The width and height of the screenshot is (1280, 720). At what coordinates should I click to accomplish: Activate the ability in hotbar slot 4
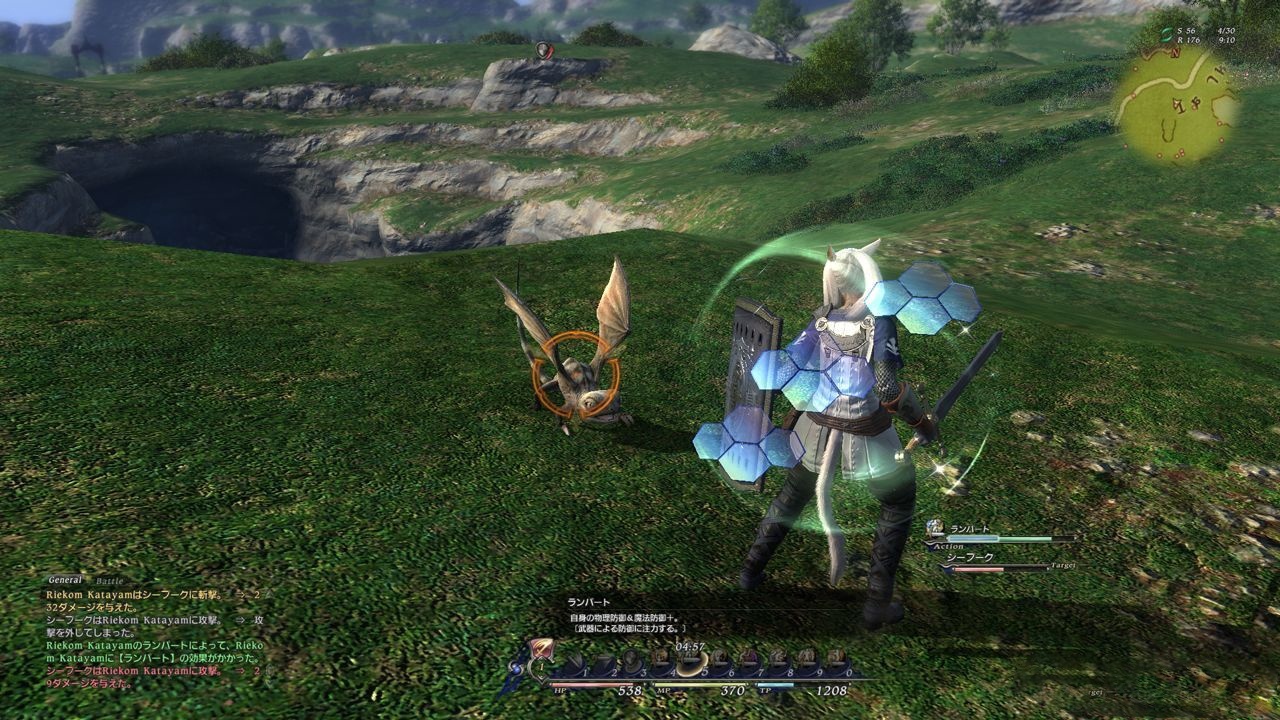(662, 660)
